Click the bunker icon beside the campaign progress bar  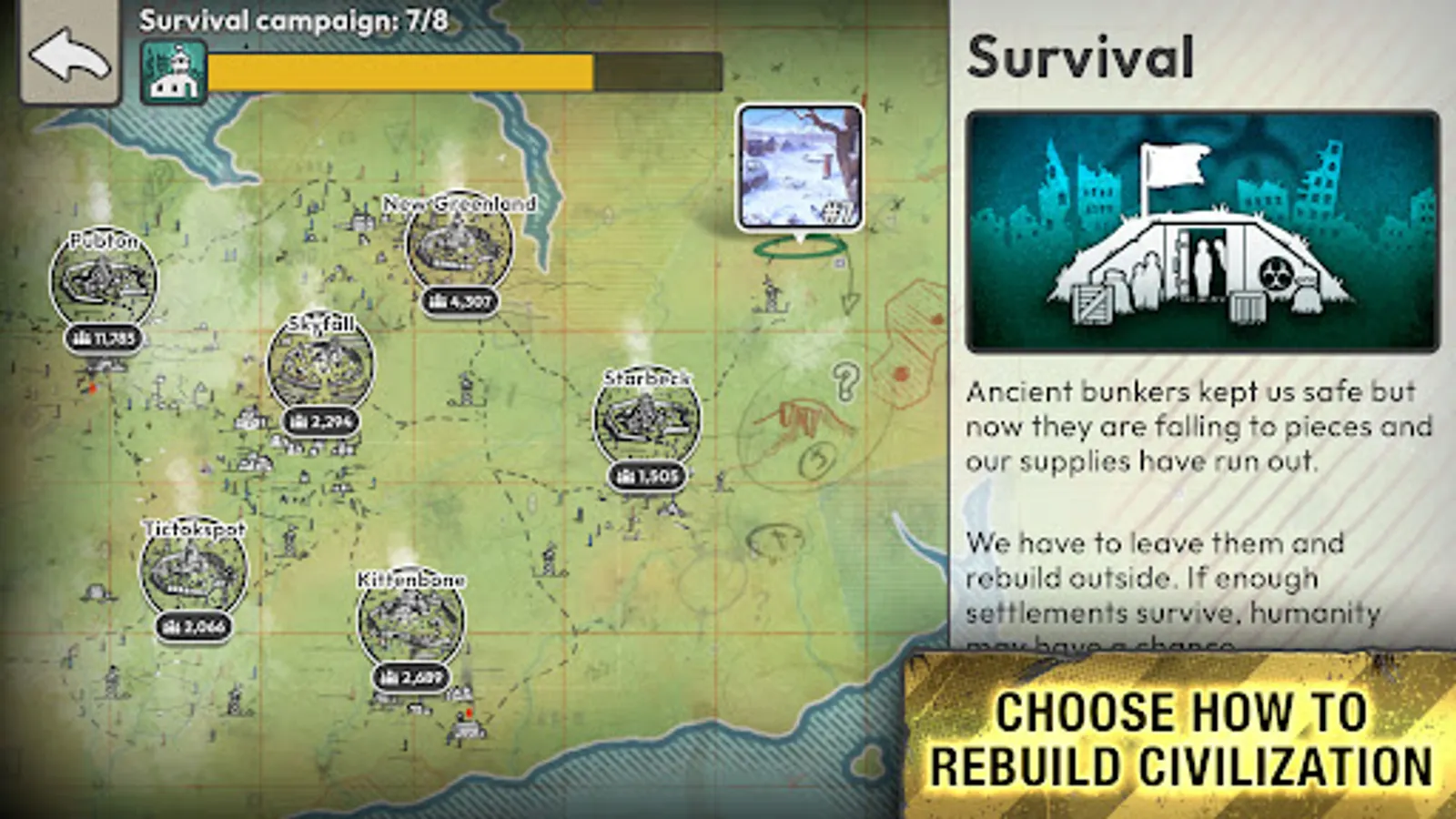tap(174, 72)
